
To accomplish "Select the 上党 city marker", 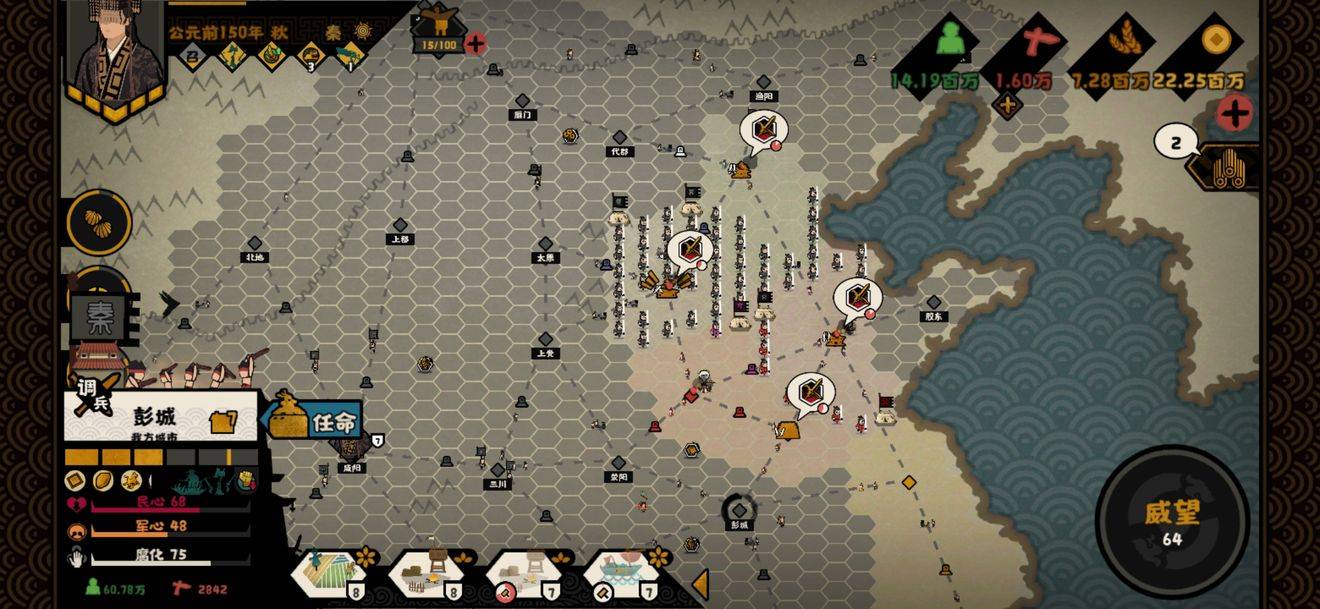I will (x=545, y=340).
